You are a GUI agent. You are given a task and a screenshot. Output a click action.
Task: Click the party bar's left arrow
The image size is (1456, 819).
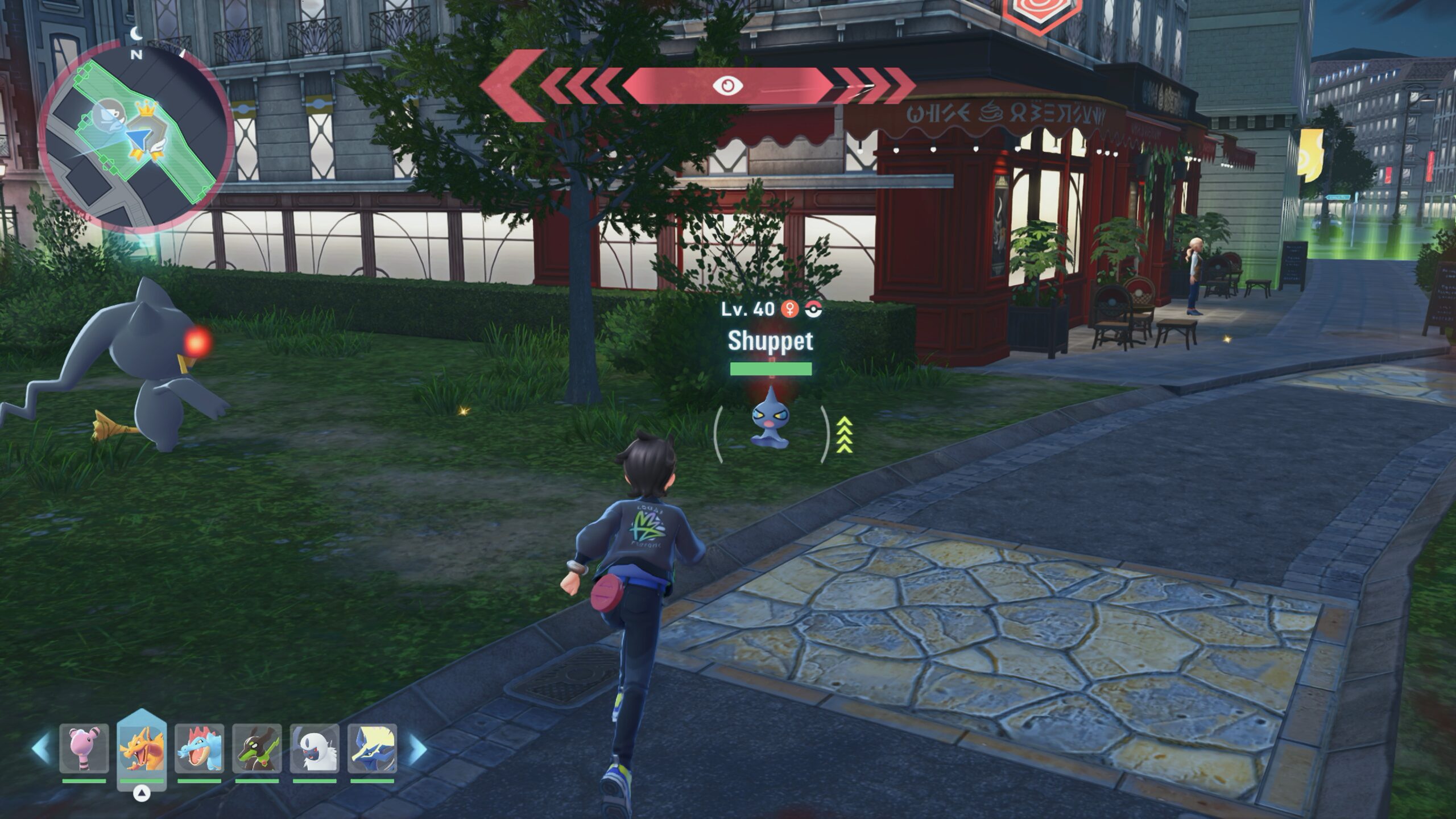(x=41, y=748)
